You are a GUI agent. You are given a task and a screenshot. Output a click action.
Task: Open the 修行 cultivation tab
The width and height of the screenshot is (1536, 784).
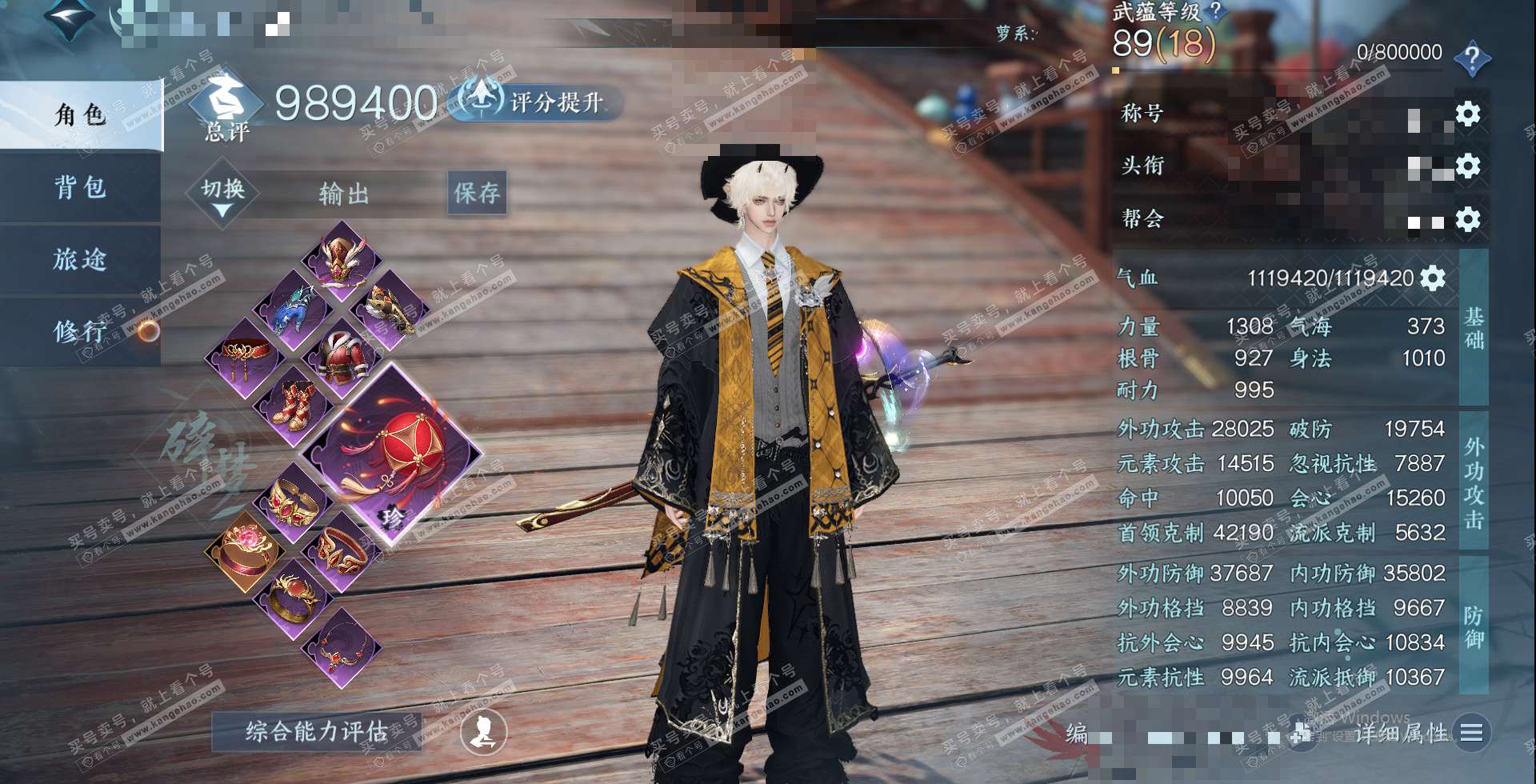80,330
